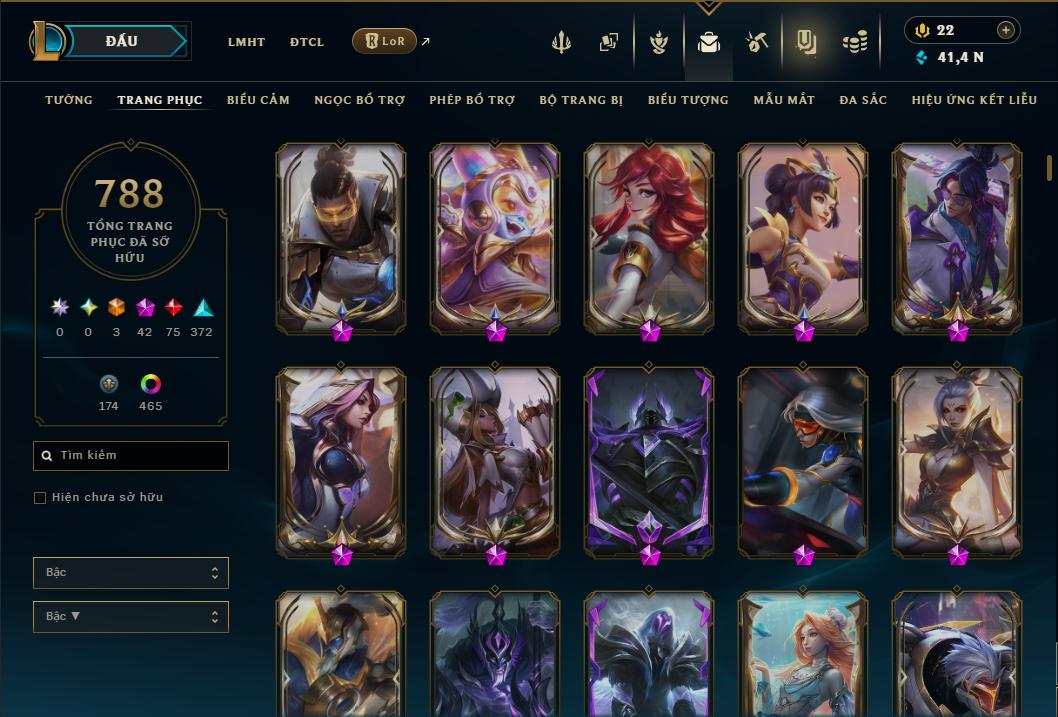Viewport: 1058px width, 717px height.
Task: Switch to the ĐA SẮC tab
Action: [x=863, y=100]
